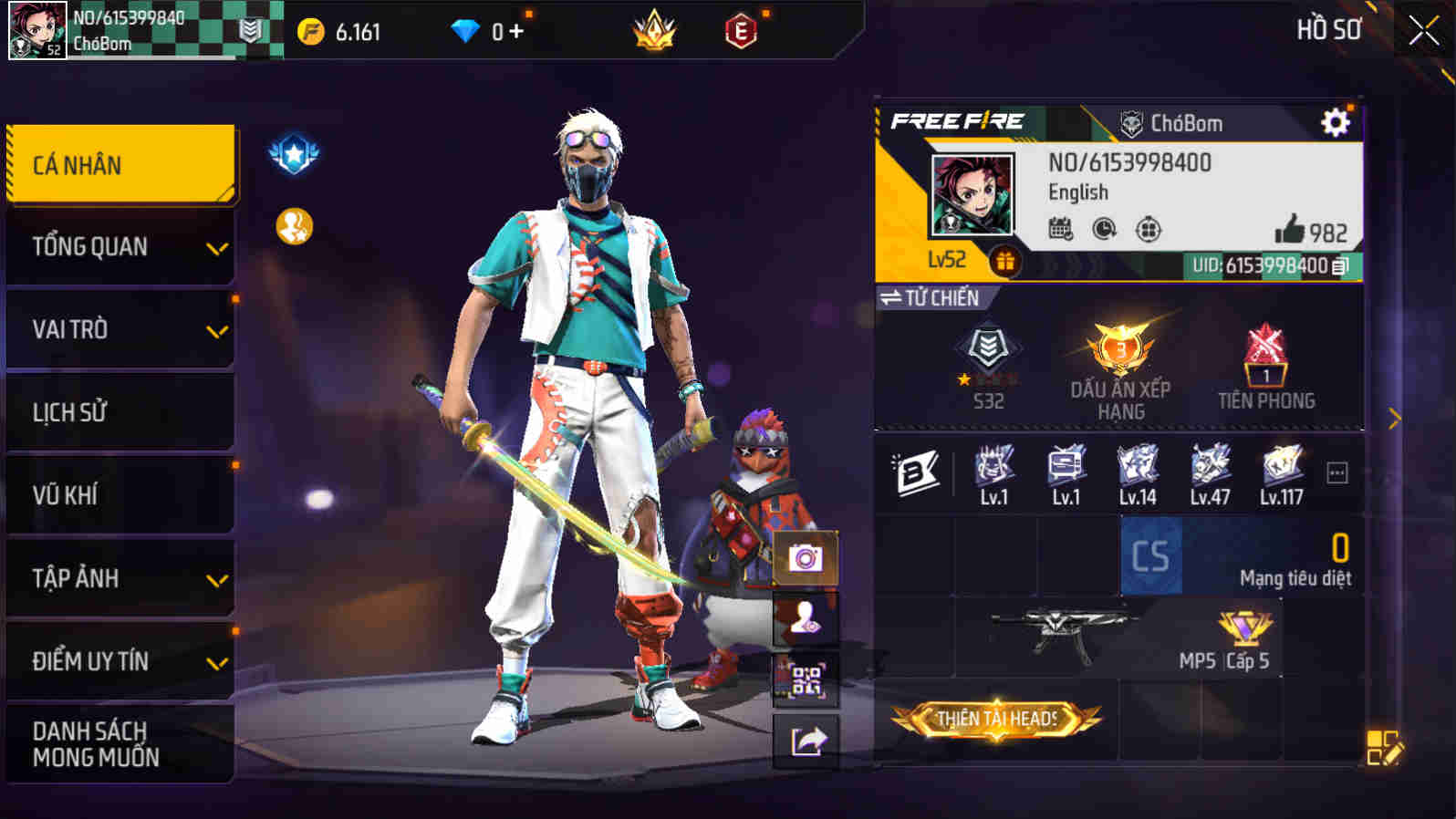Click the profile settings gear icon

click(1334, 123)
